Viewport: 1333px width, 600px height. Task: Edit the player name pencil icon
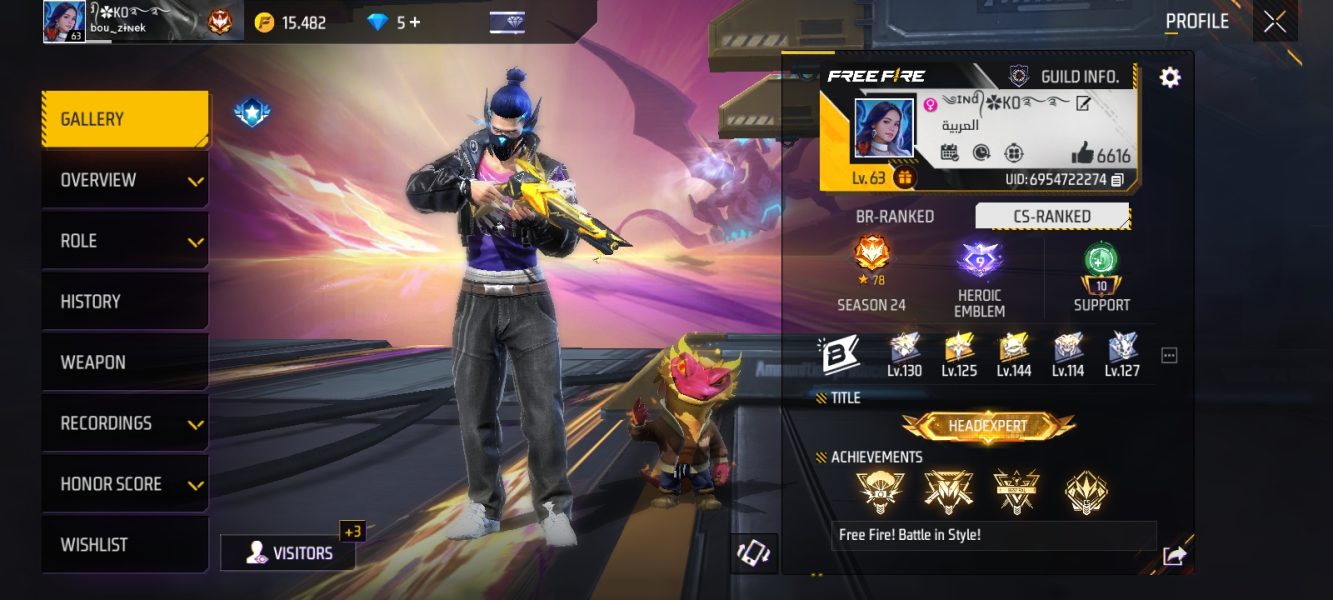[1082, 104]
